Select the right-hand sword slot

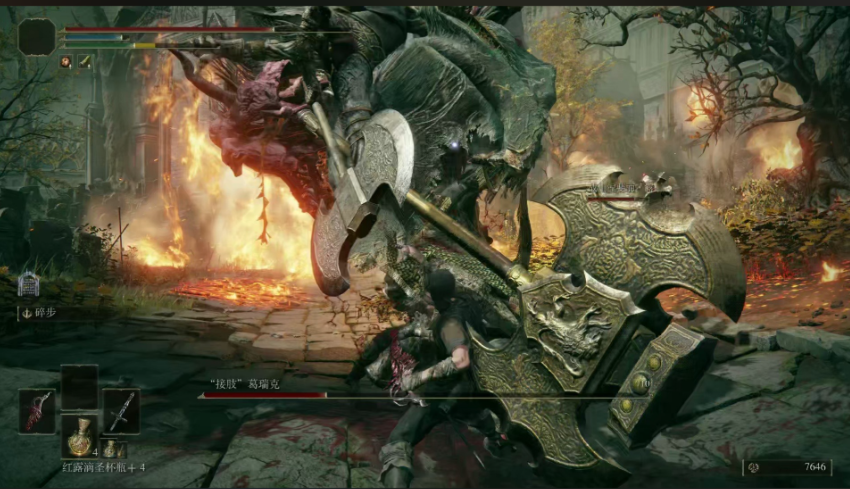point(121,411)
